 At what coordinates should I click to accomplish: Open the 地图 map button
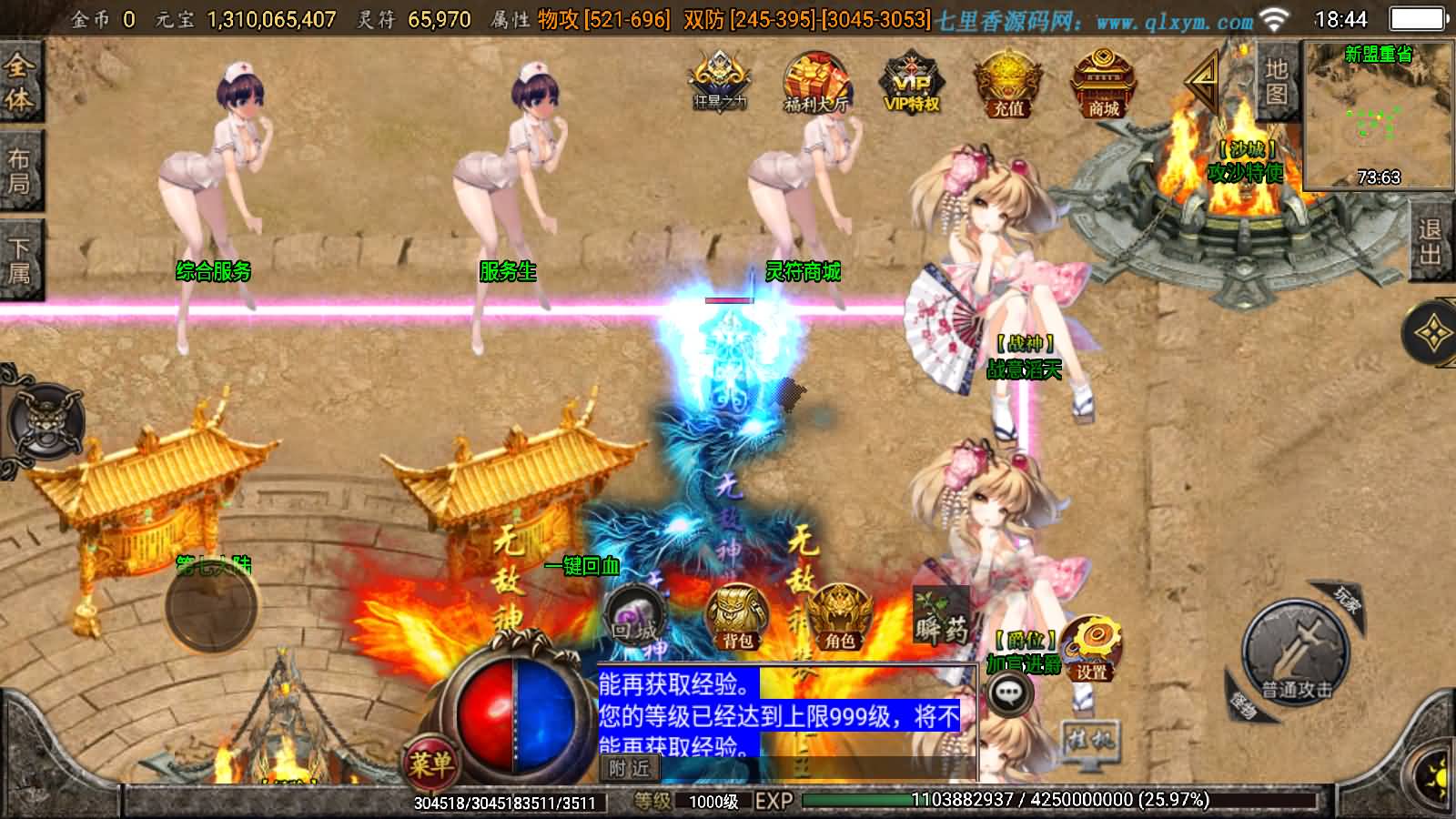tap(1276, 81)
